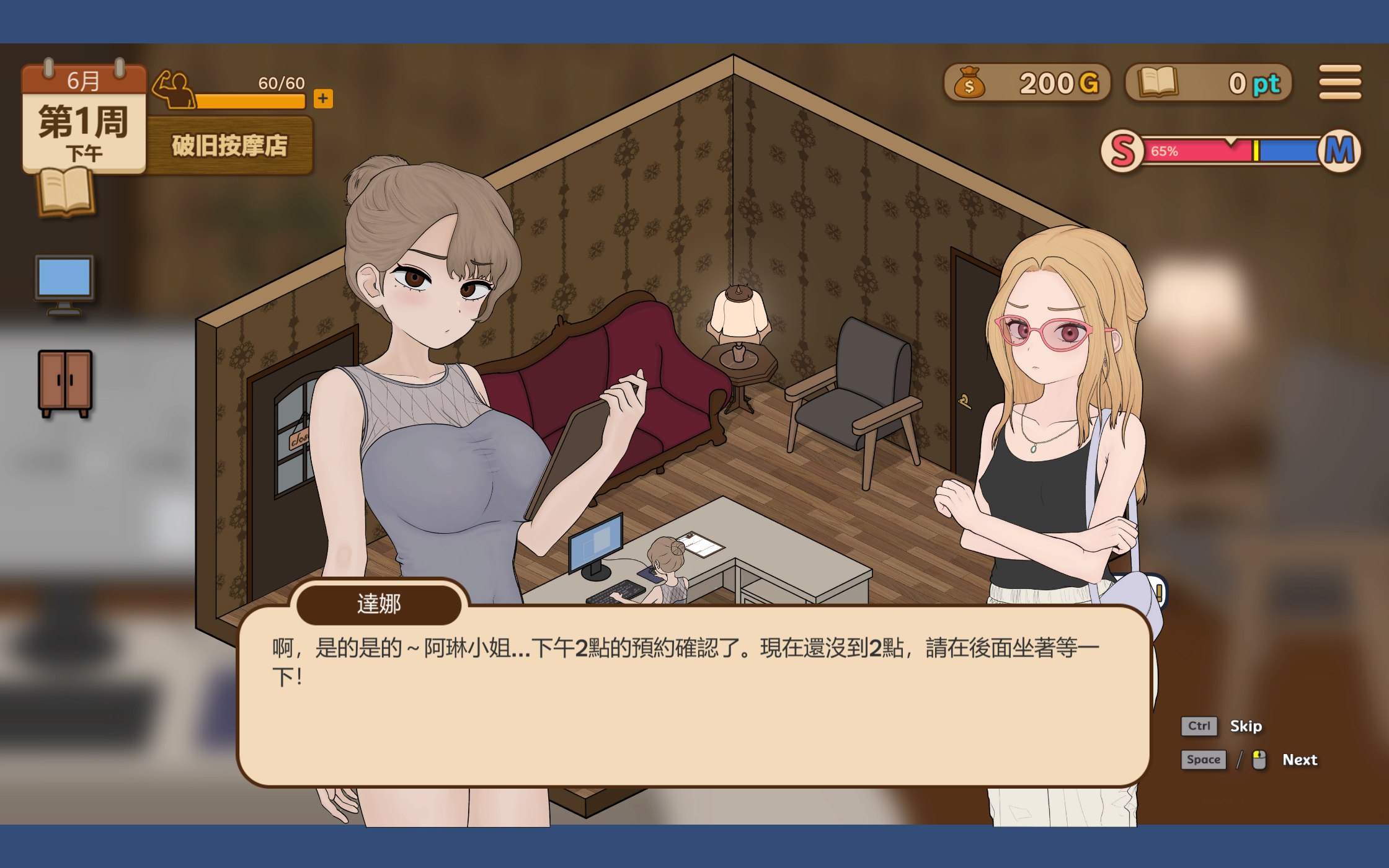Image resolution: width=1389 pixels, height=868 pixels.
Task: Select the Space key label near Next
Action: (x=1204, y=759)
